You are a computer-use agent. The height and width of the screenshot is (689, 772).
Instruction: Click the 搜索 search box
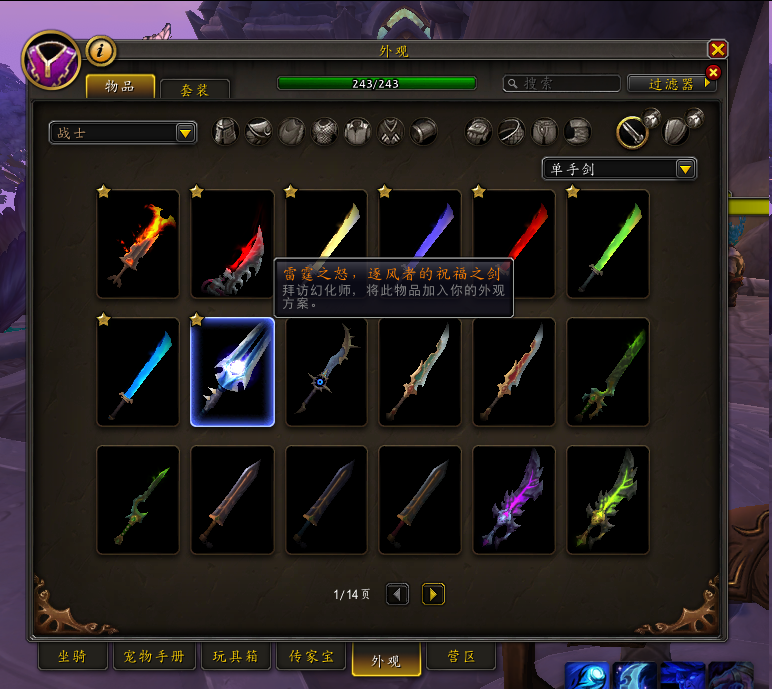tap(566, 84)
